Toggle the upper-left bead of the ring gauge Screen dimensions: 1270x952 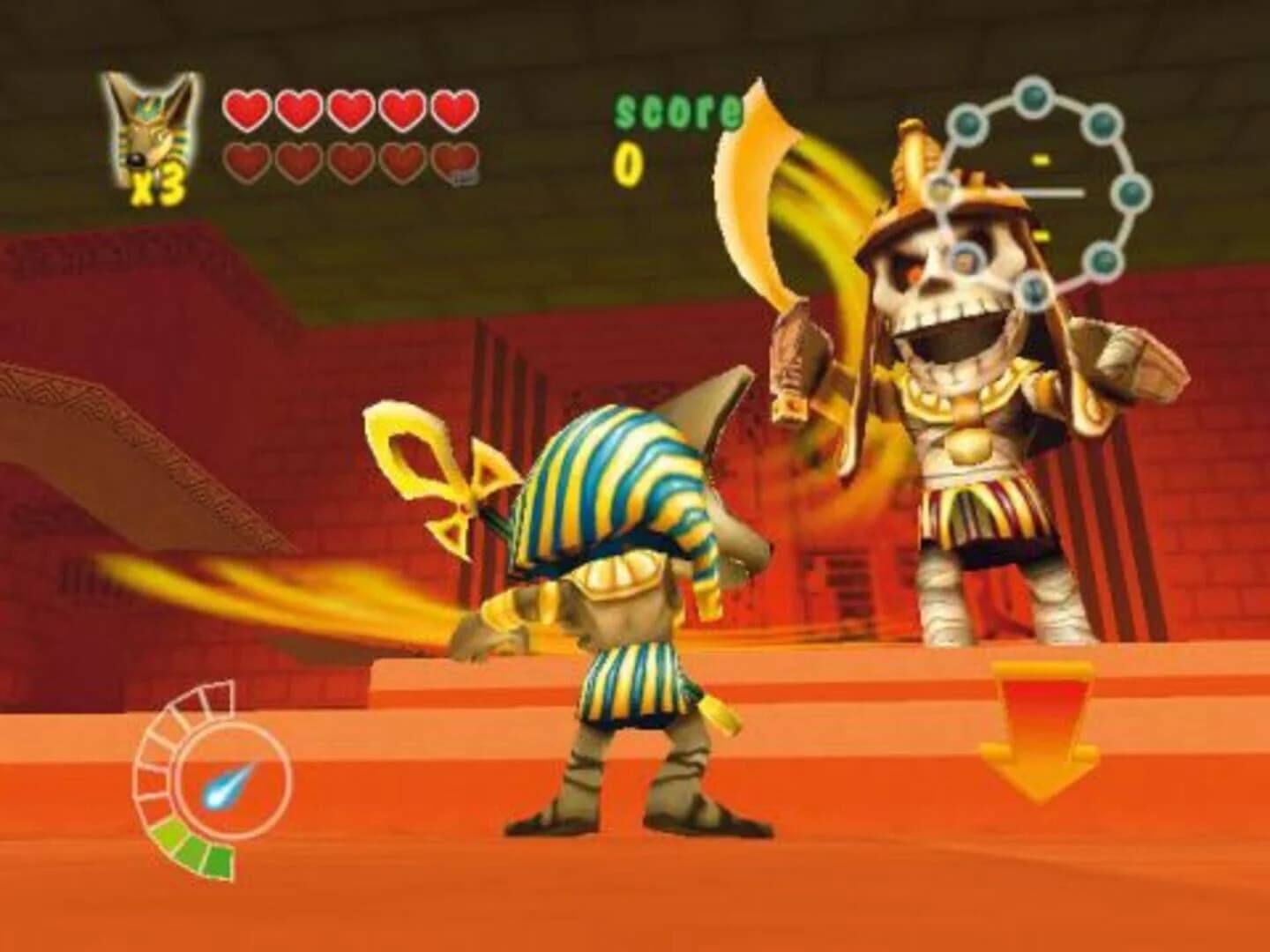pyautogui.click(x=967, y=125)
